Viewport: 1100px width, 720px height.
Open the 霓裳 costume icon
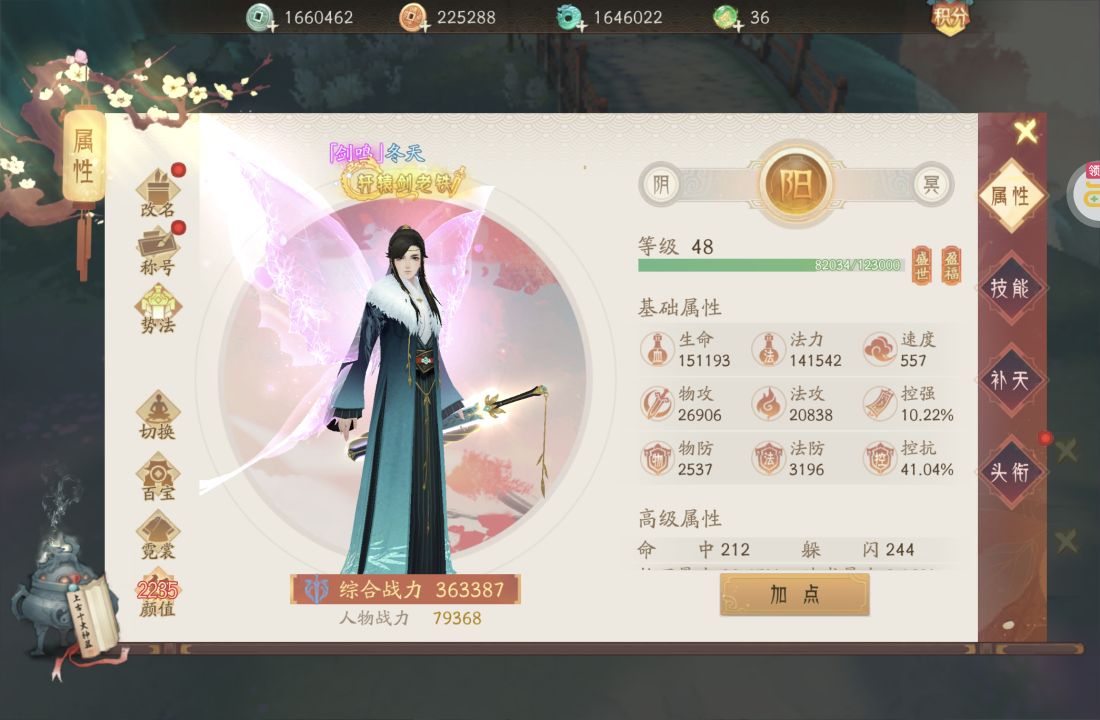pyautogui.click(x=158, y=534)
